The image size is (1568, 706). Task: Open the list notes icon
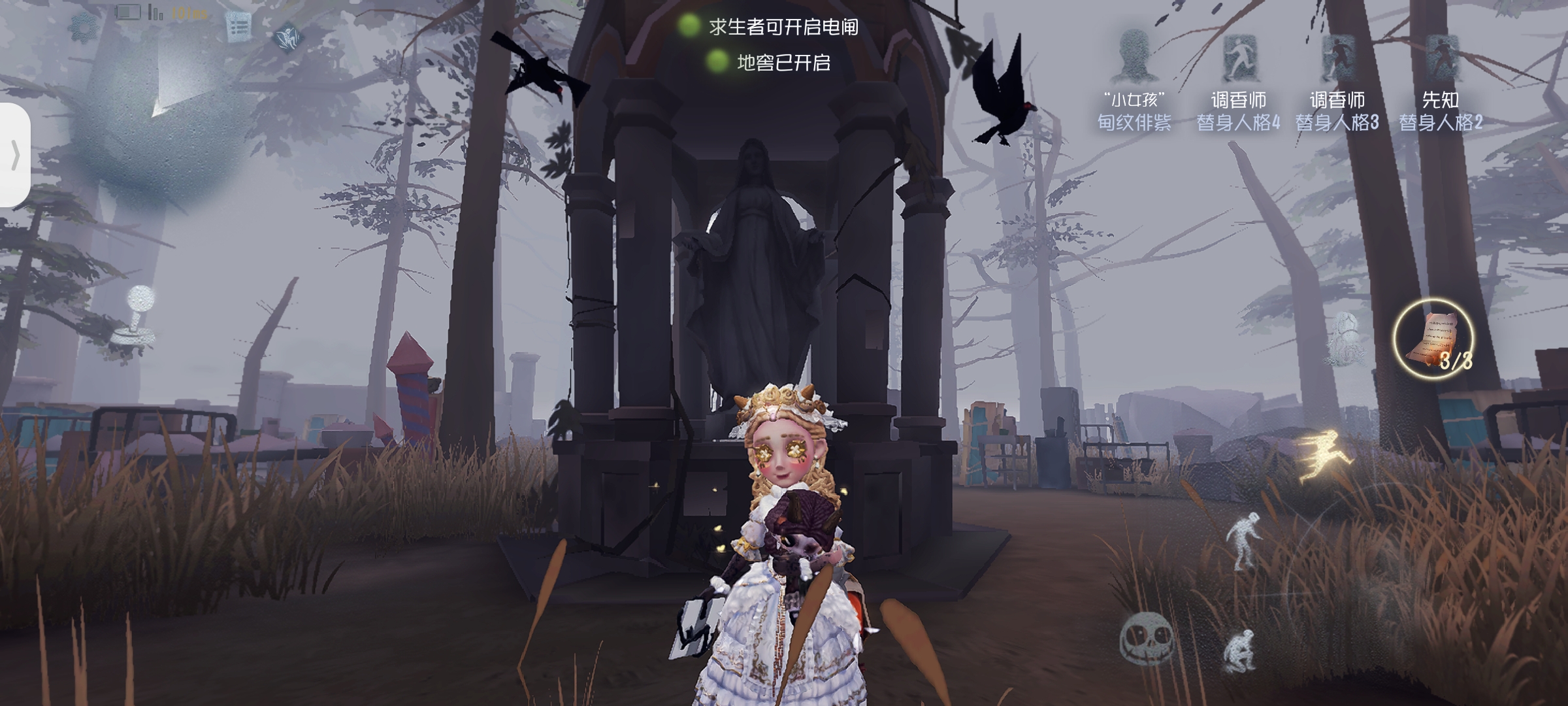238,27
